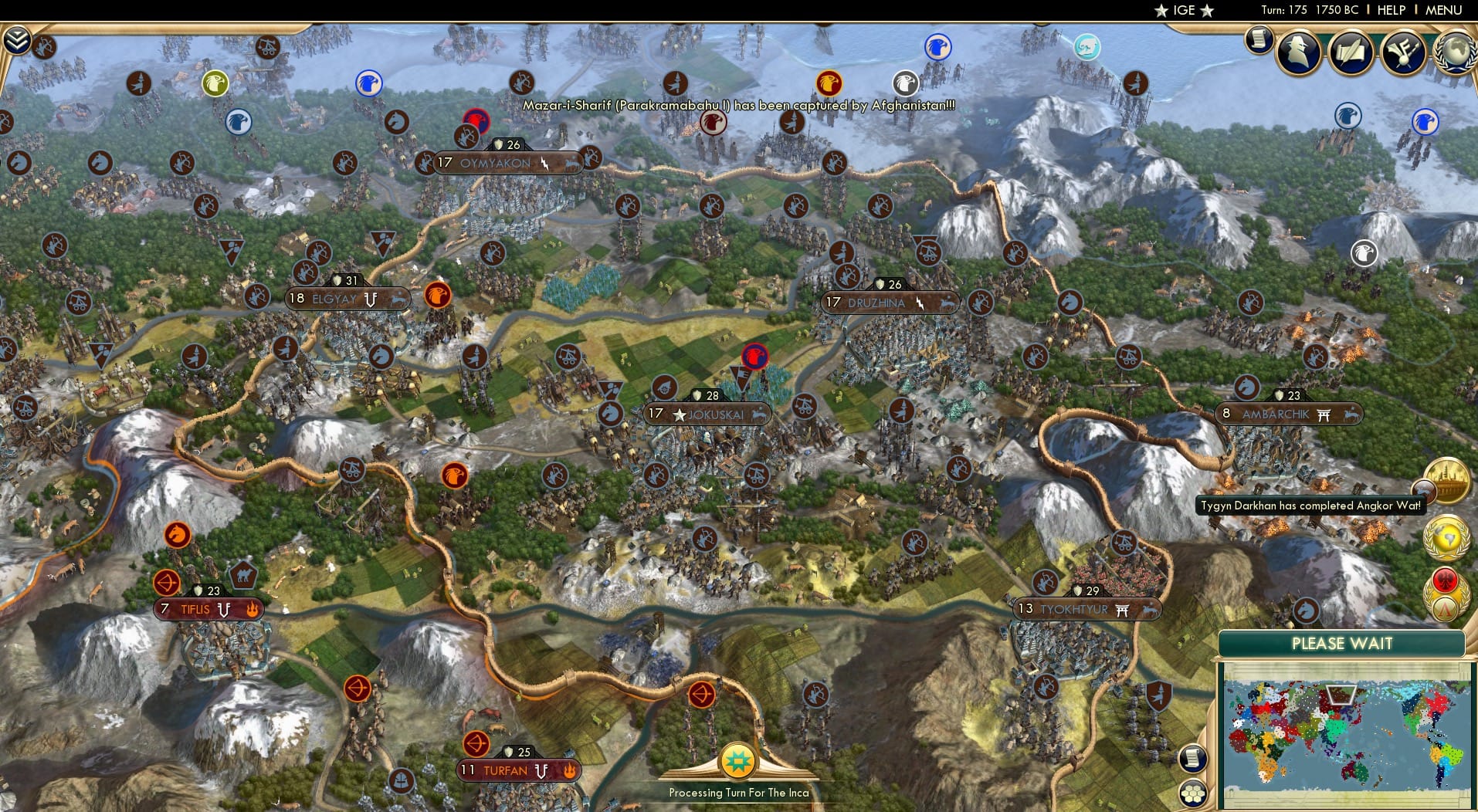Image resolution: width=1478 pixels, height=812 pixels.
Task: Open the scroll icon beside the minimap
Action: [x=1193, y=758]
